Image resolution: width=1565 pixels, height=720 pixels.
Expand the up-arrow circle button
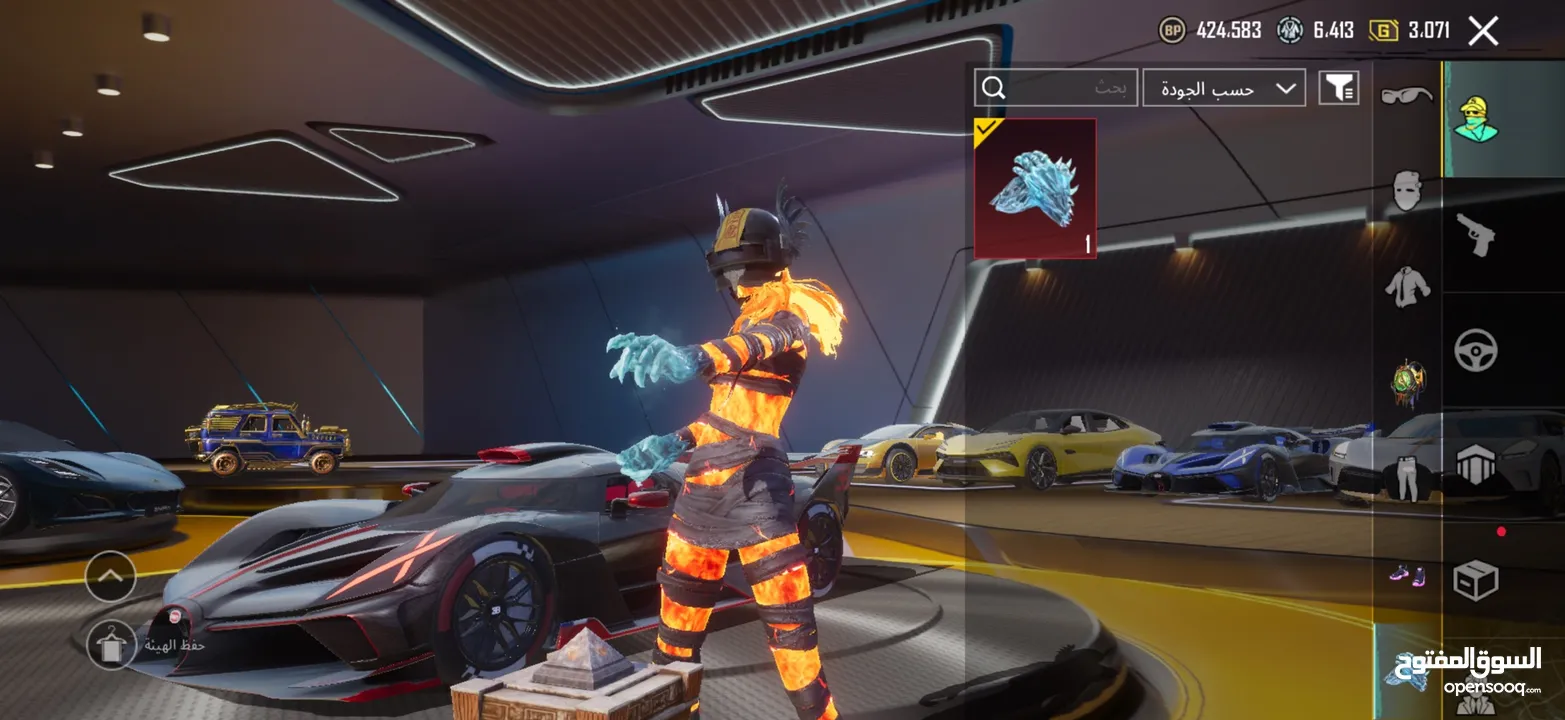coord(111,576)
